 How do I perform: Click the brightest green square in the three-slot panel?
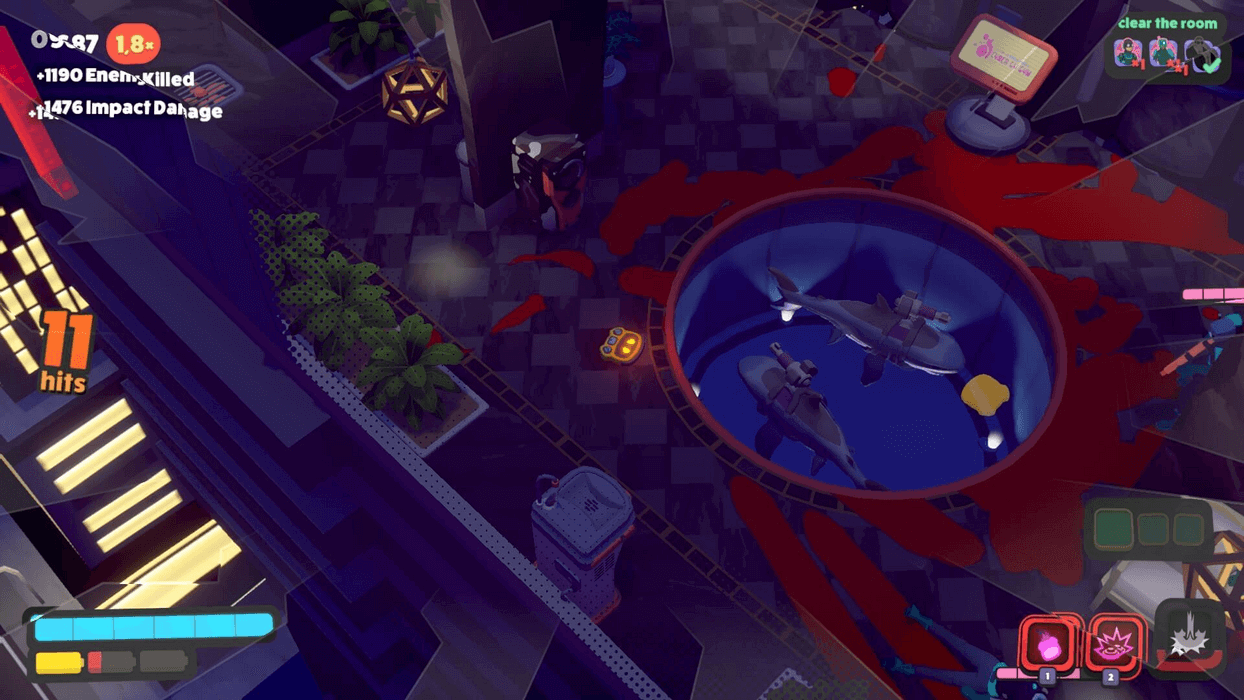click(1113, 529)
